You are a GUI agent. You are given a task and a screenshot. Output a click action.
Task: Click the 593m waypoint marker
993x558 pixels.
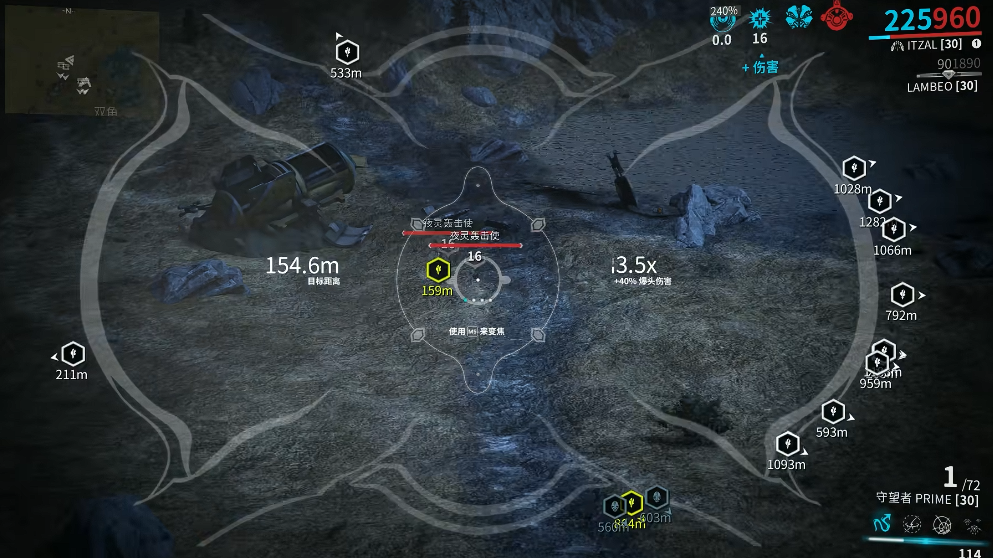pyautogui.click(x=832, y=412)
